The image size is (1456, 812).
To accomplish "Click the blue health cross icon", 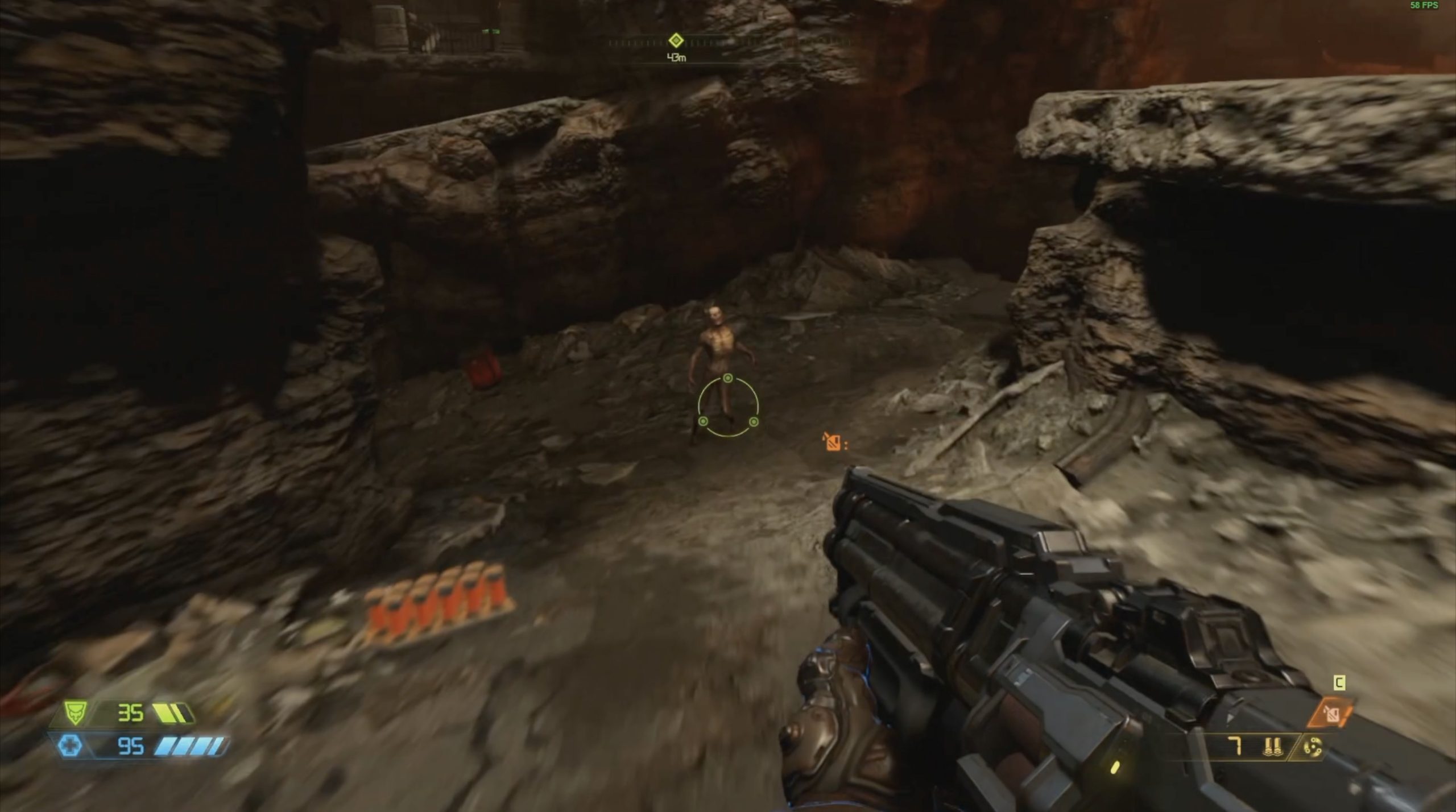I will tap(71, 745).
